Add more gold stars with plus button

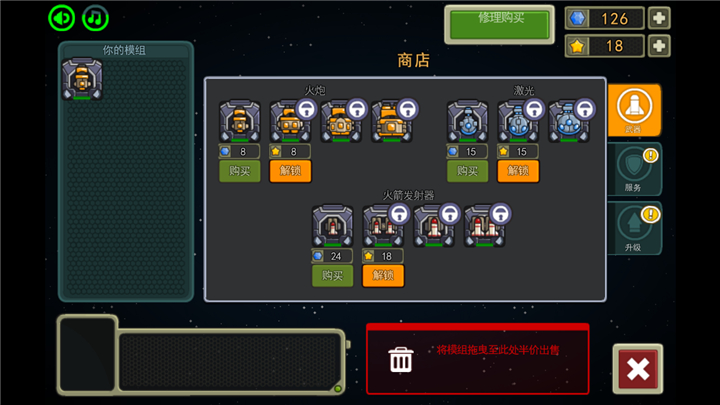pyautogui.click(x=659, y=46)
